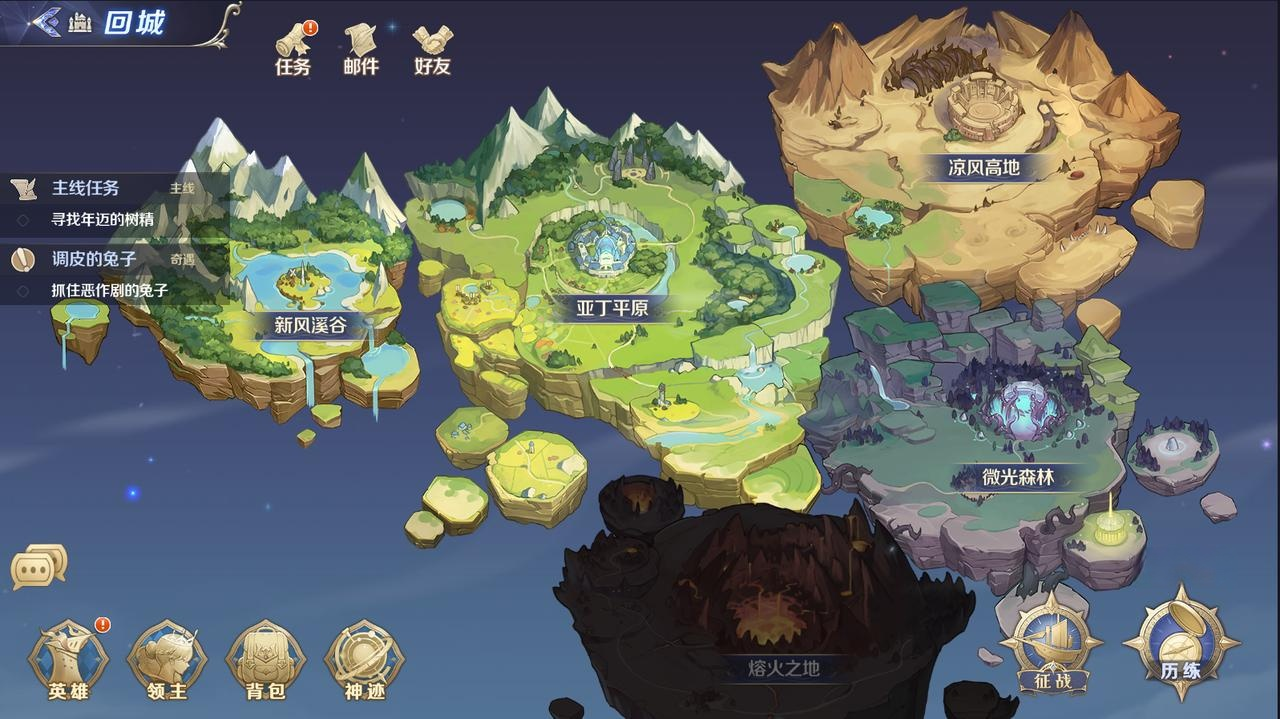Open the 英雄 heroes menu
This screenshot has height=719, width=1280.
(x=68, y=660)
